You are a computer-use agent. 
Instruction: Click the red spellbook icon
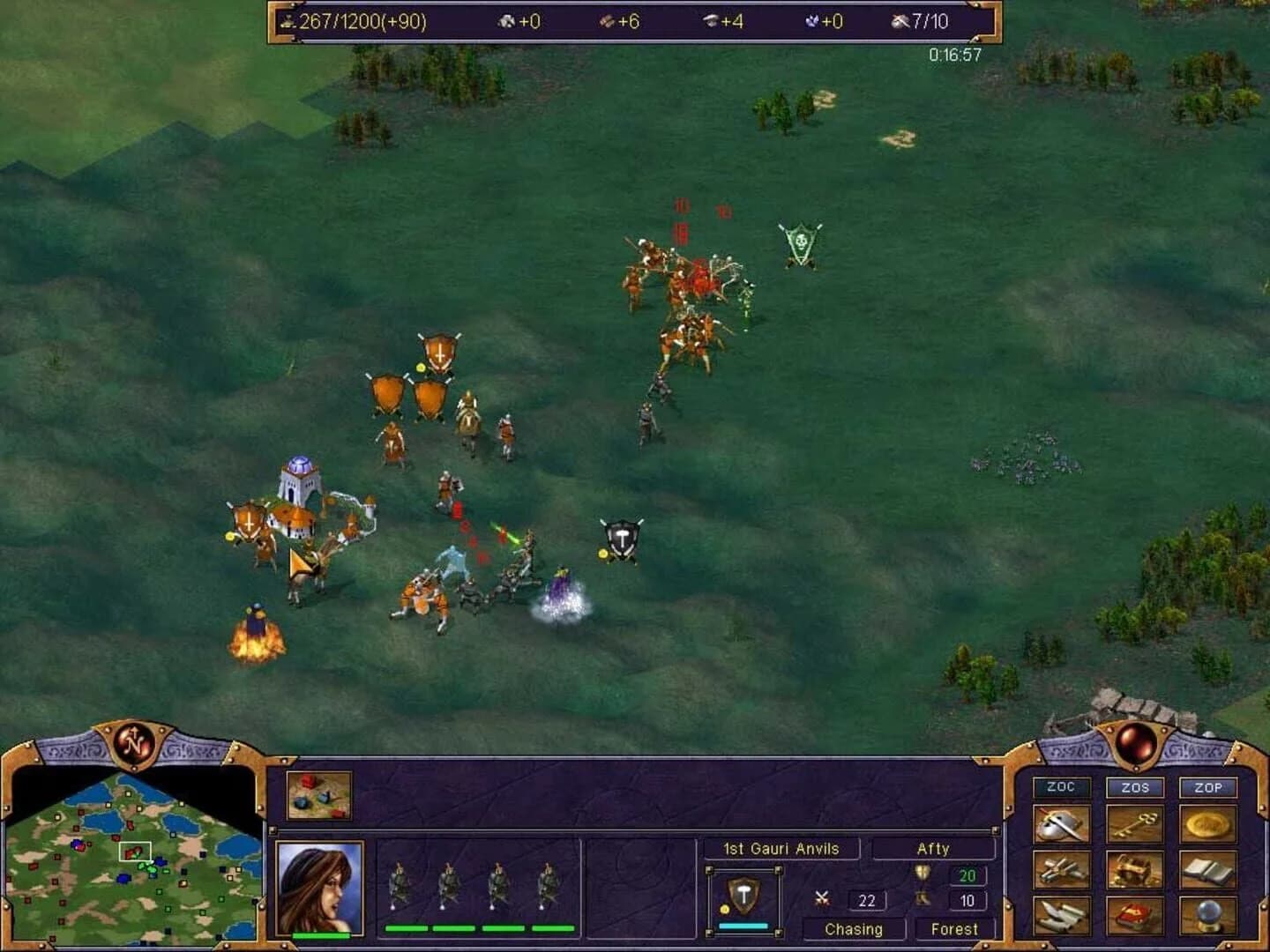point(1134,917)
